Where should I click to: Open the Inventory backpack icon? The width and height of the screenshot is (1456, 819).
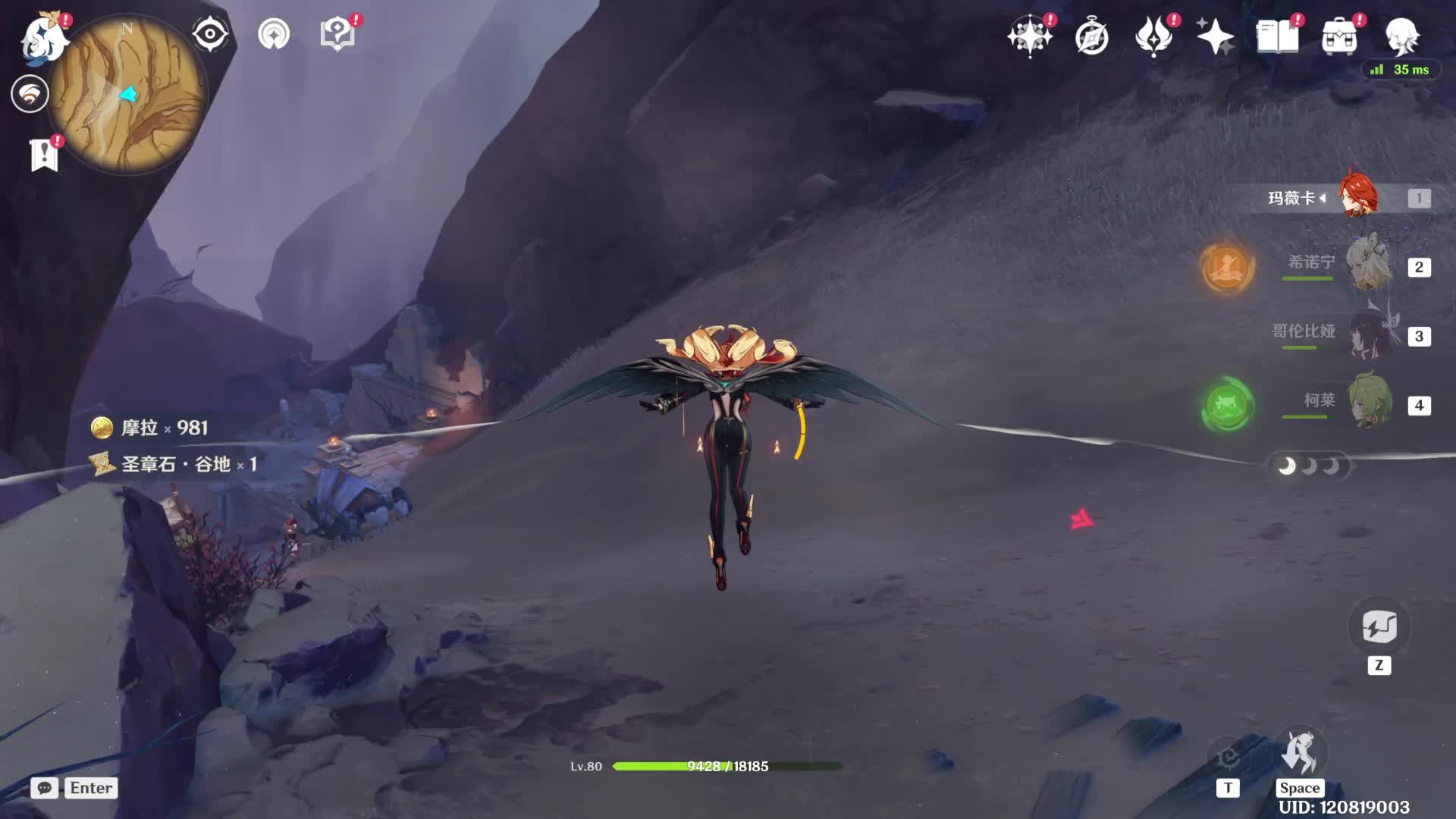1339,36
